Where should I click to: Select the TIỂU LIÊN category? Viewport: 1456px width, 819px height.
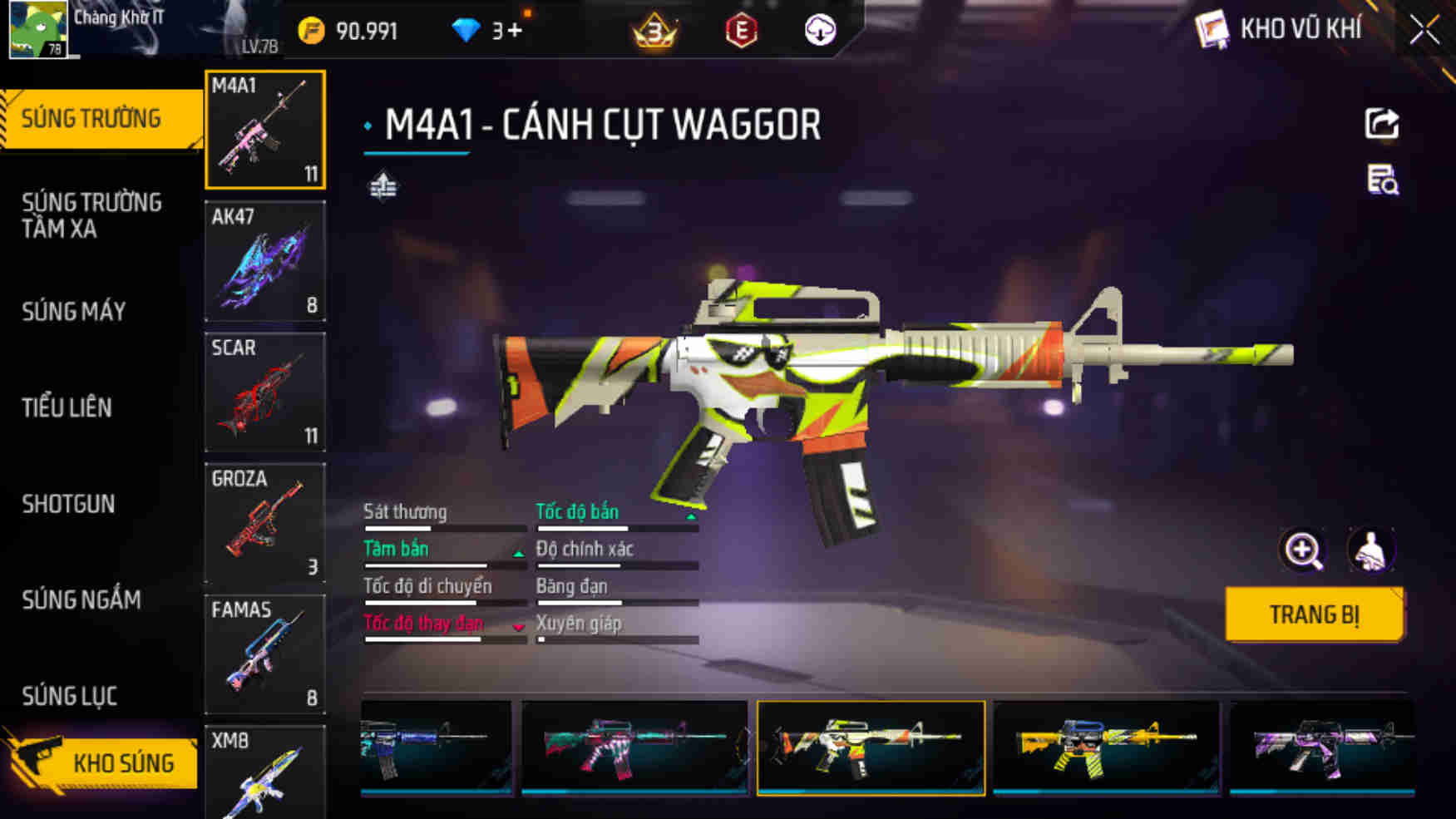click(67, 407)
